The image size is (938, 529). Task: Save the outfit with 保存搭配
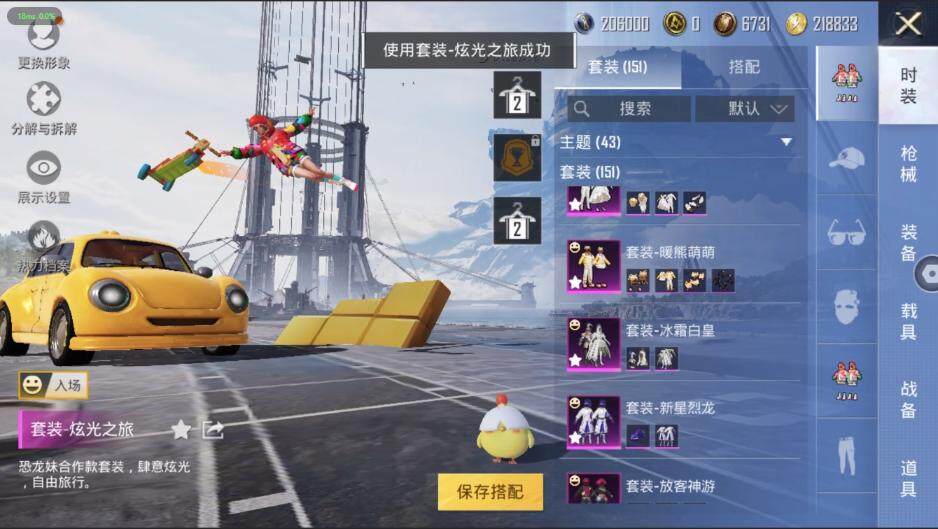[490, 491]
